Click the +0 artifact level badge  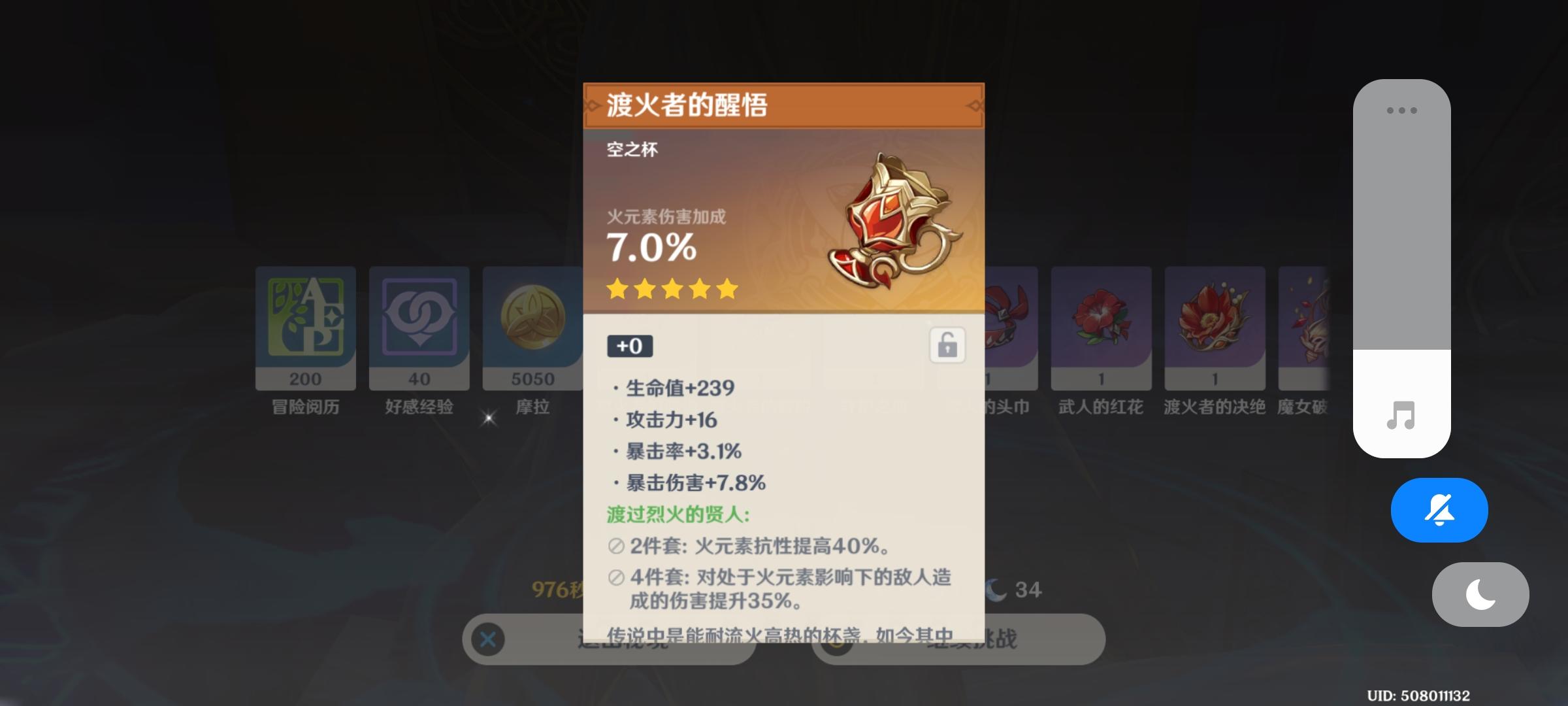pyautogui.click(x=630, y=346)
